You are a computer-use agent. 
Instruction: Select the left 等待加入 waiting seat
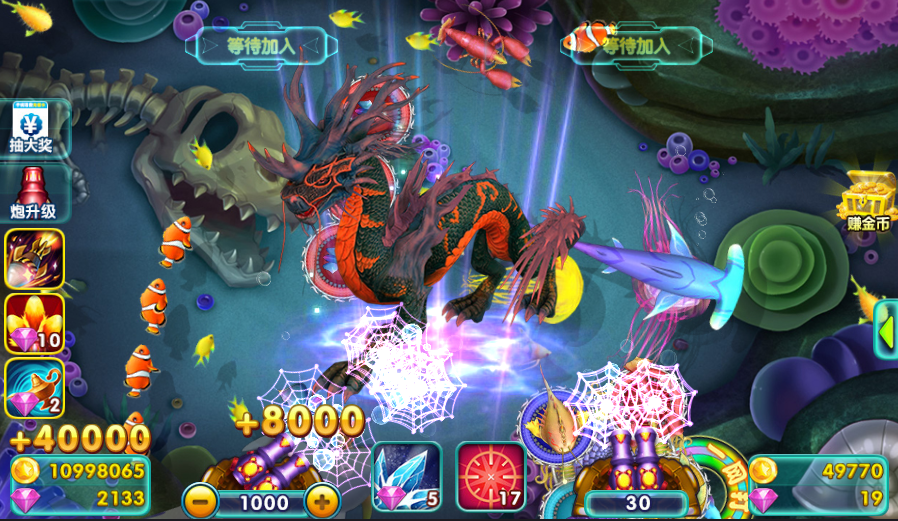(x=260, y=45)
